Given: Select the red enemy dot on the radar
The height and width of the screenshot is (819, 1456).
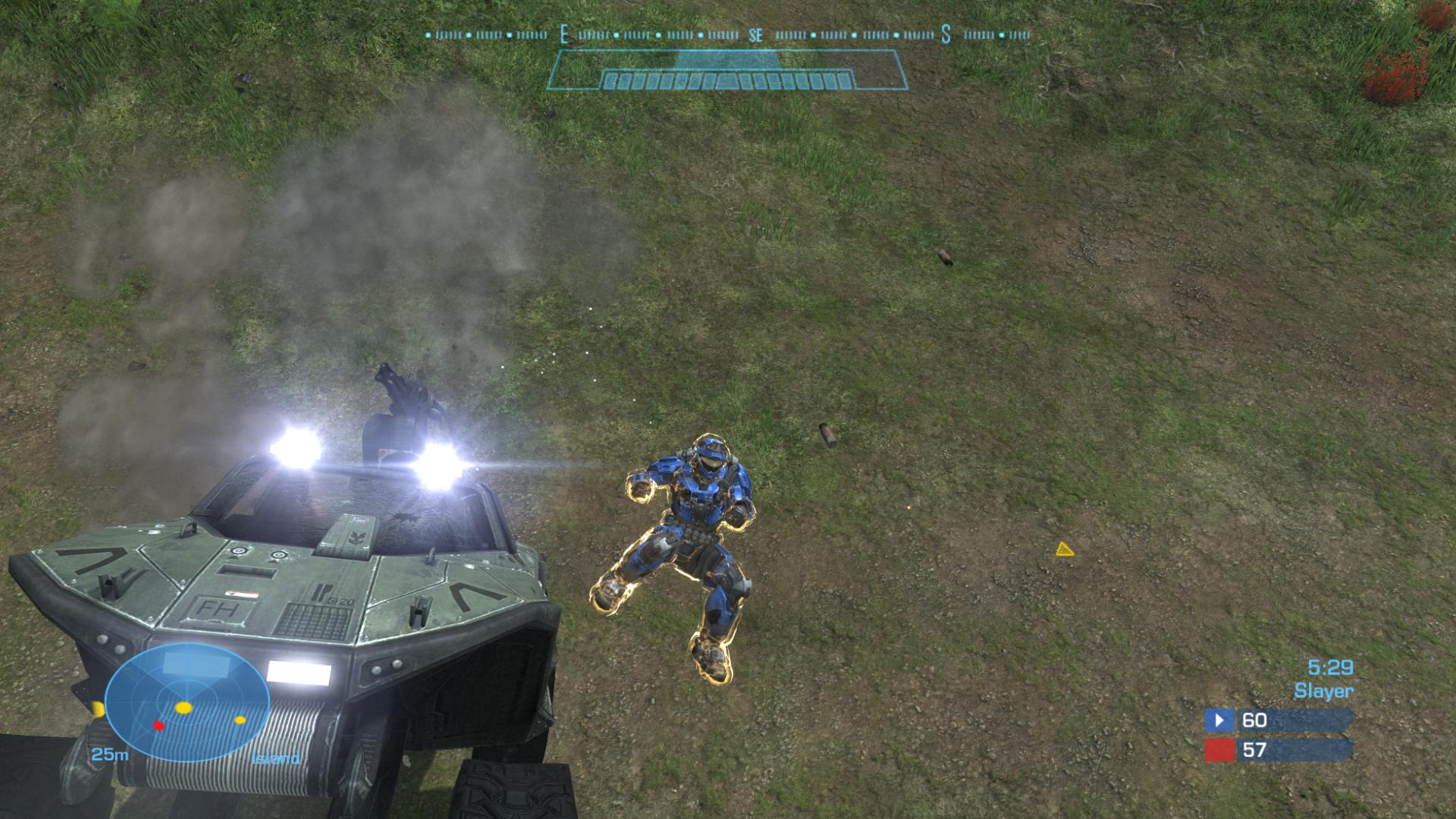Looking at the screenshot, I should pos(159,726).
